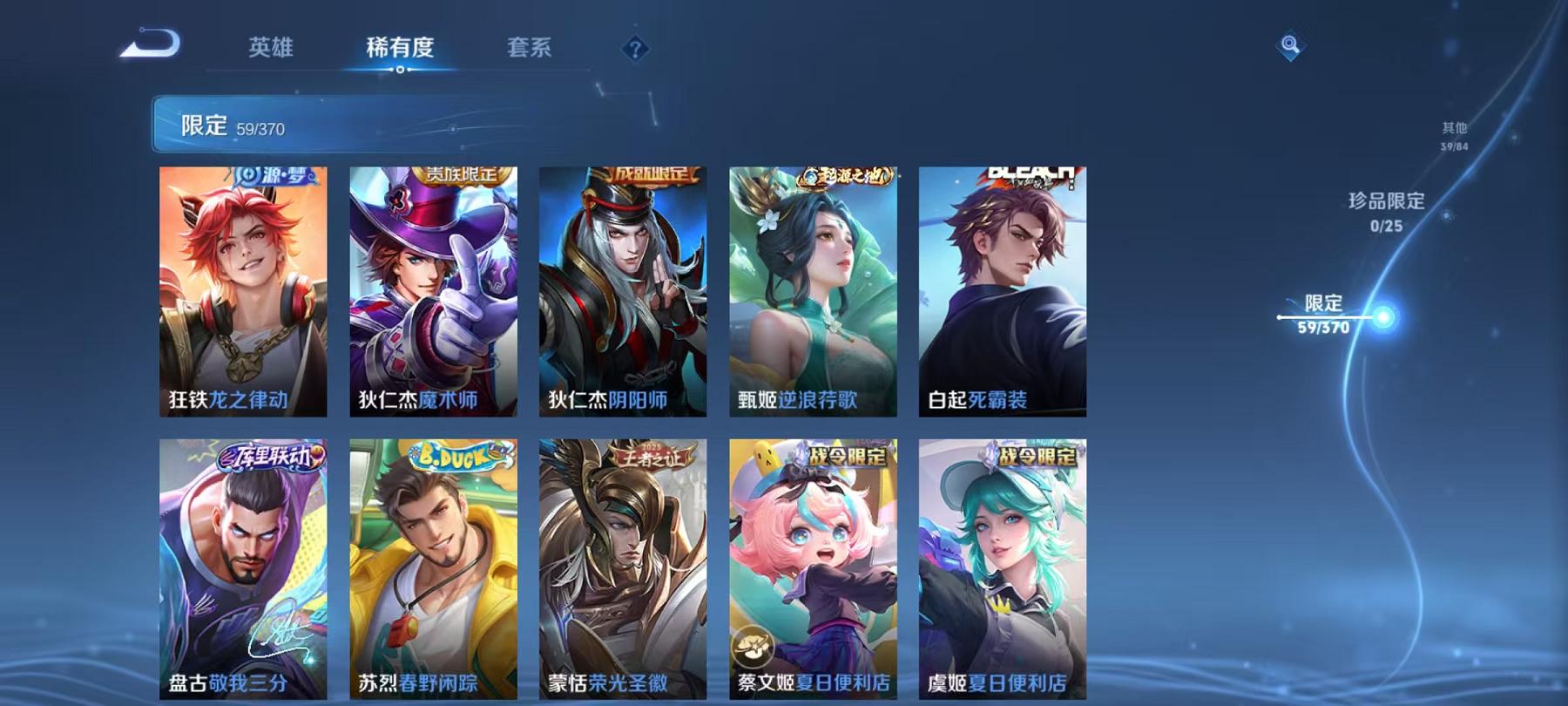Select 珍品限定 category on the right sidebar

coord(1384,209)
